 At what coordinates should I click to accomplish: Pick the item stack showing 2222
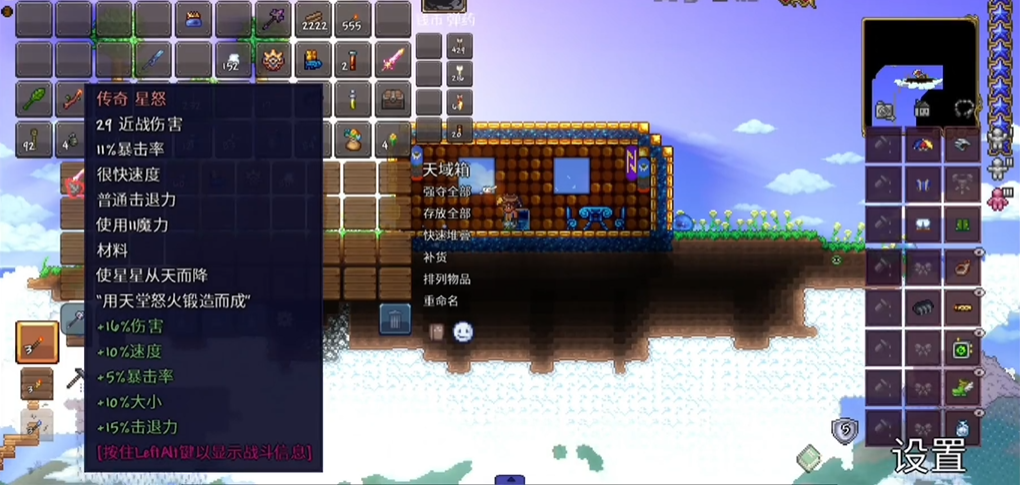(x=314, y=20)
